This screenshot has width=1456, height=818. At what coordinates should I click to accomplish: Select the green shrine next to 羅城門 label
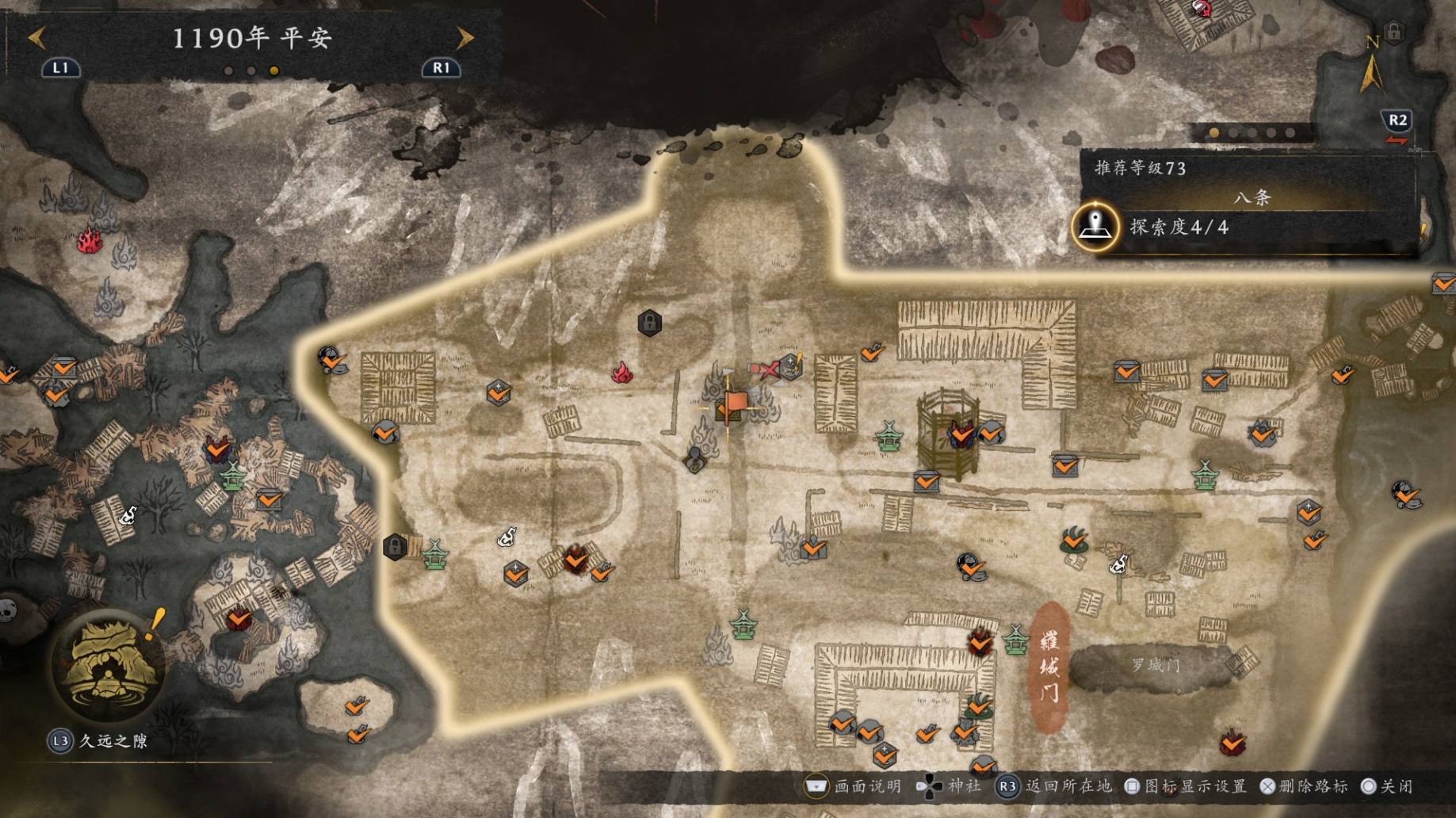coord(1015,640)
